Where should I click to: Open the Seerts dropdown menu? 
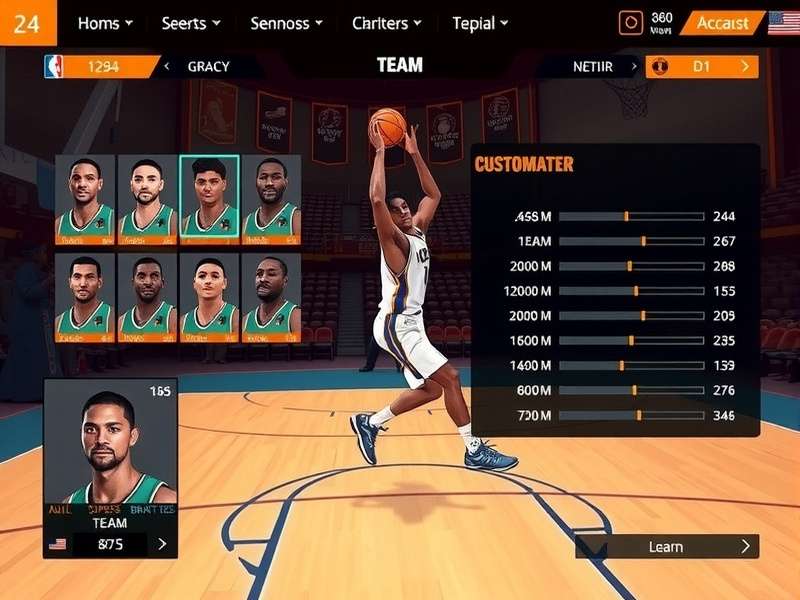(x=191, y=23)
